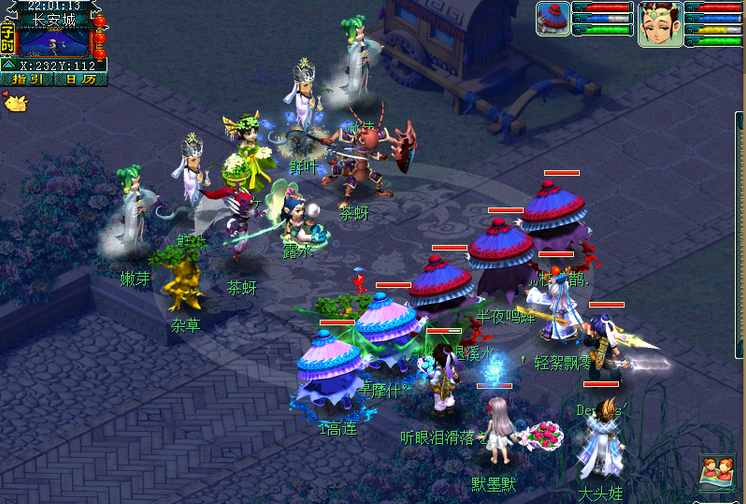Click the 长安城 minimap image
Image resolution: width=746 pixels, height=504 pixels.
coord(53,41)
